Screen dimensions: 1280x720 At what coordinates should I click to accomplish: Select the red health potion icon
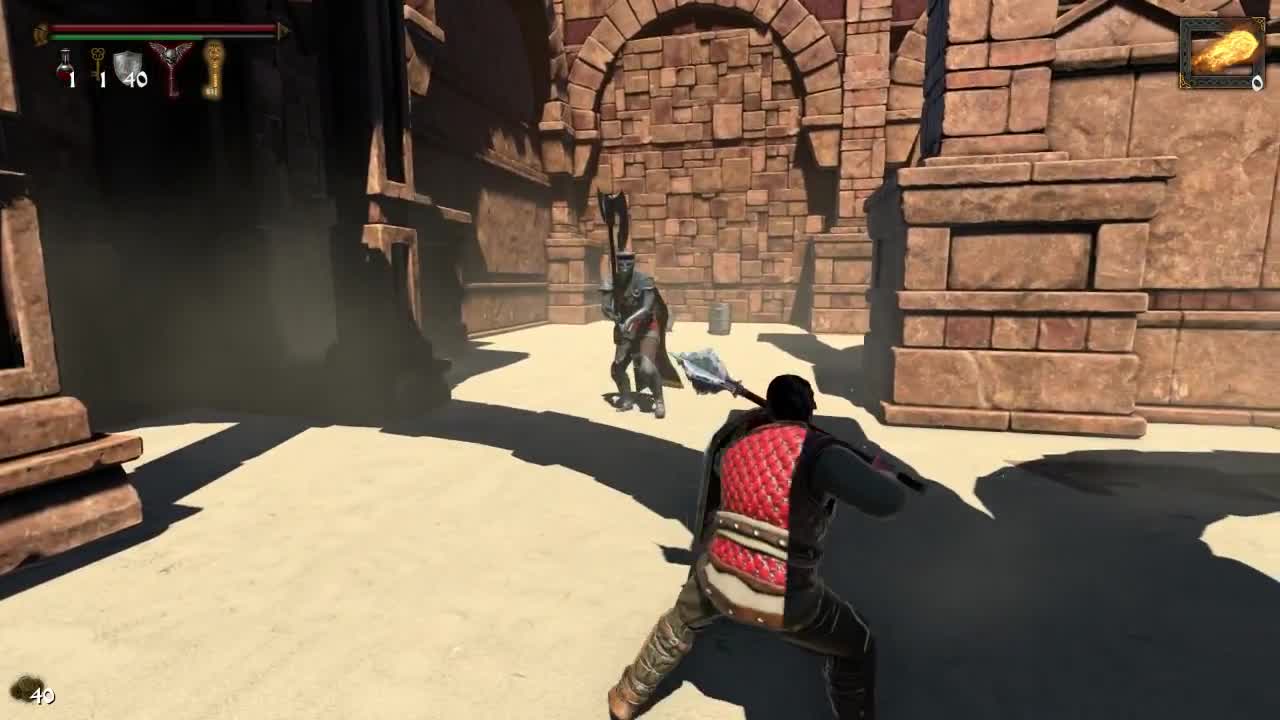65,66
